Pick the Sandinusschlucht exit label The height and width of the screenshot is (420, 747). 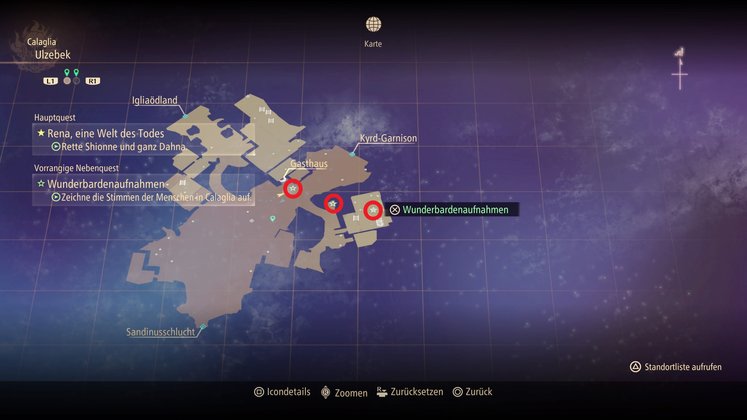pyautogui.click(x=161, y=331)
